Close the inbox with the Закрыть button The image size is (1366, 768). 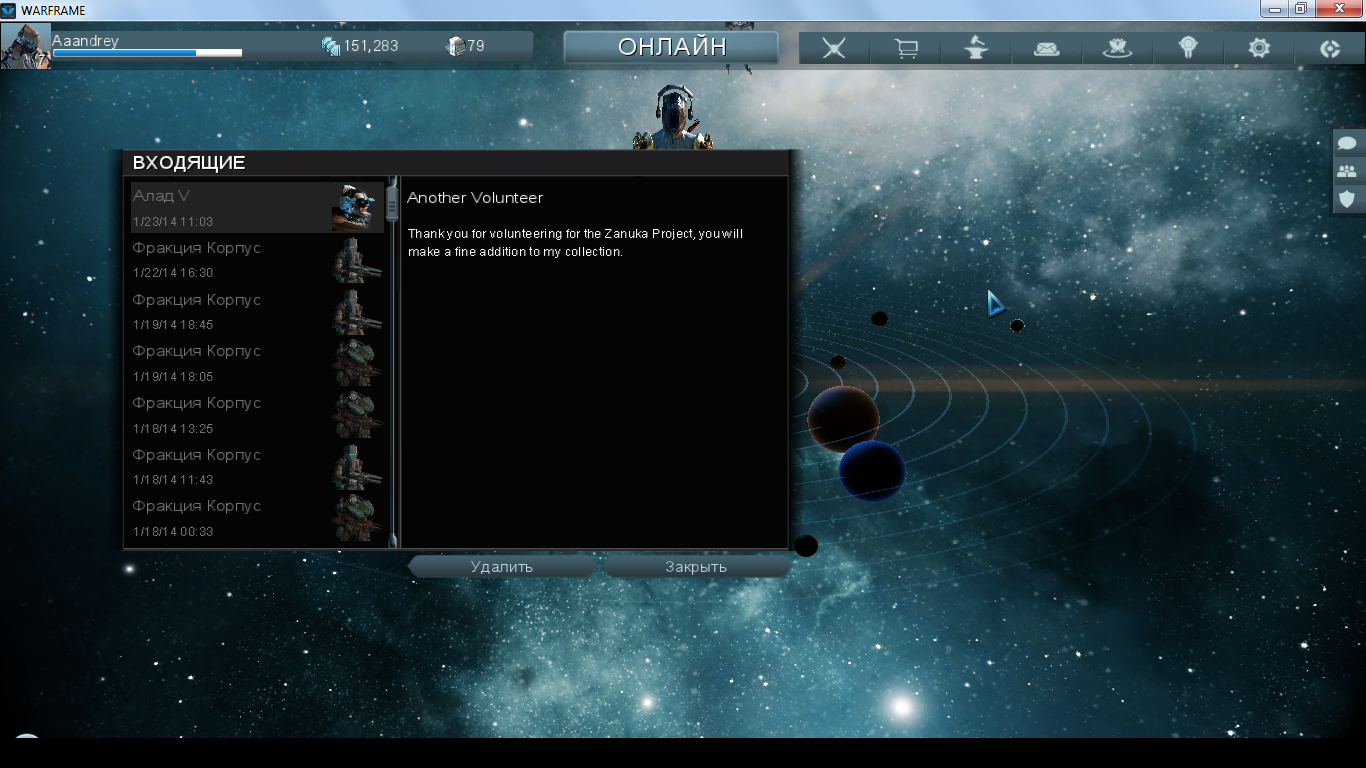[696, 567]
